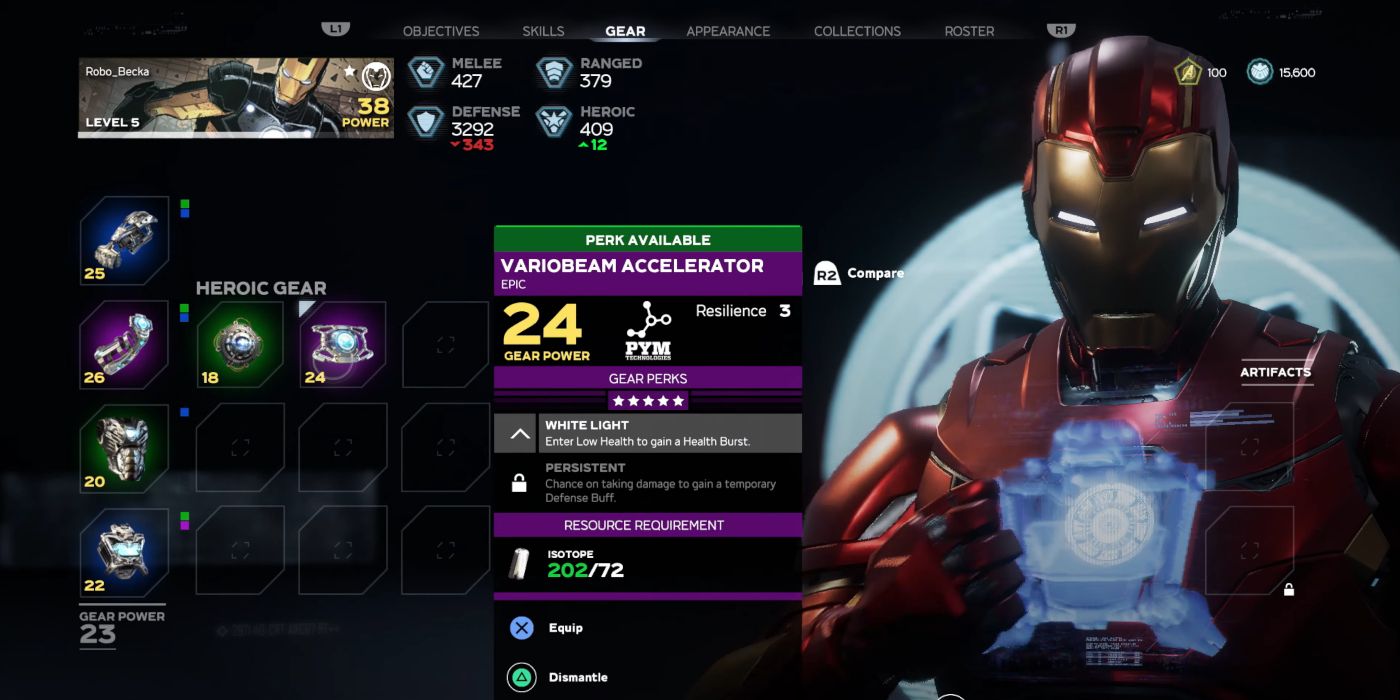Open the Skills tab
This screenshot has height=700, width=1400.
pos(543,31)
